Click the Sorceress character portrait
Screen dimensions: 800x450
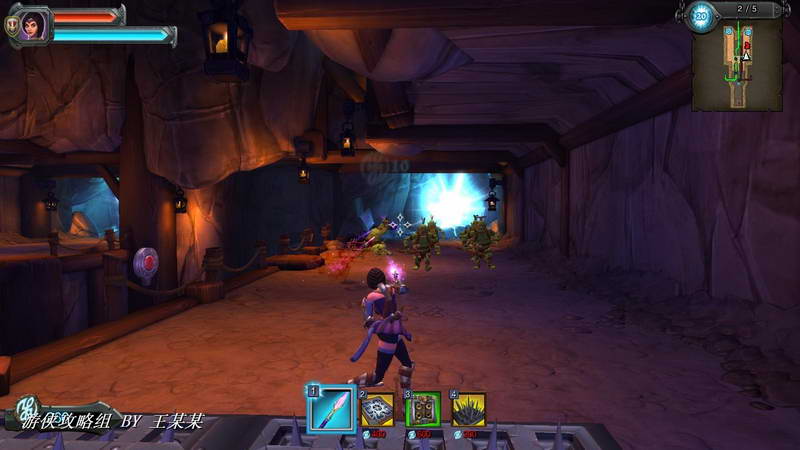(x=33, y=24)
